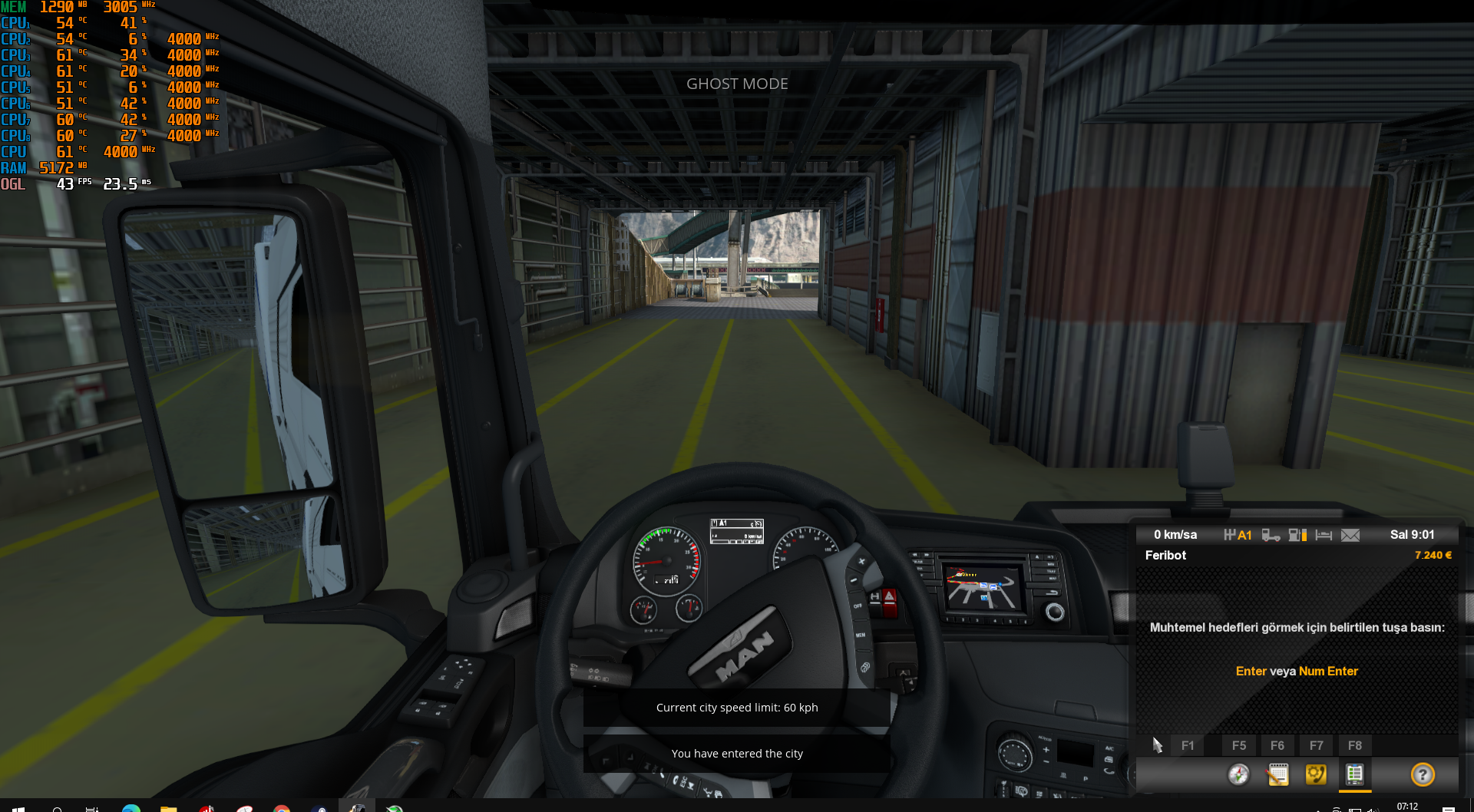The width and height of the screenshot is (1474, 812).
Task: Check the bed rest status icon
Action: click(x=1324, y=535)
